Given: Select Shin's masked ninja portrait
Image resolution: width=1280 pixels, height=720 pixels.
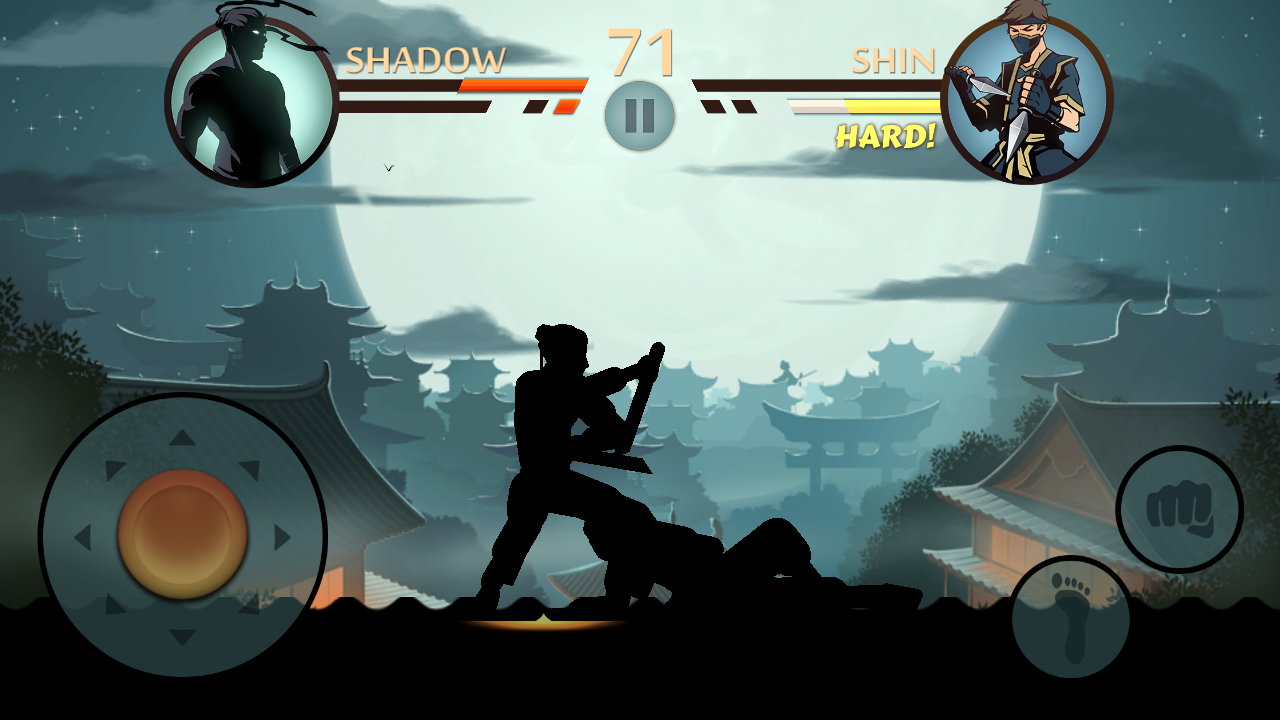Looking at the screenshot, I should pos(1026,100).
